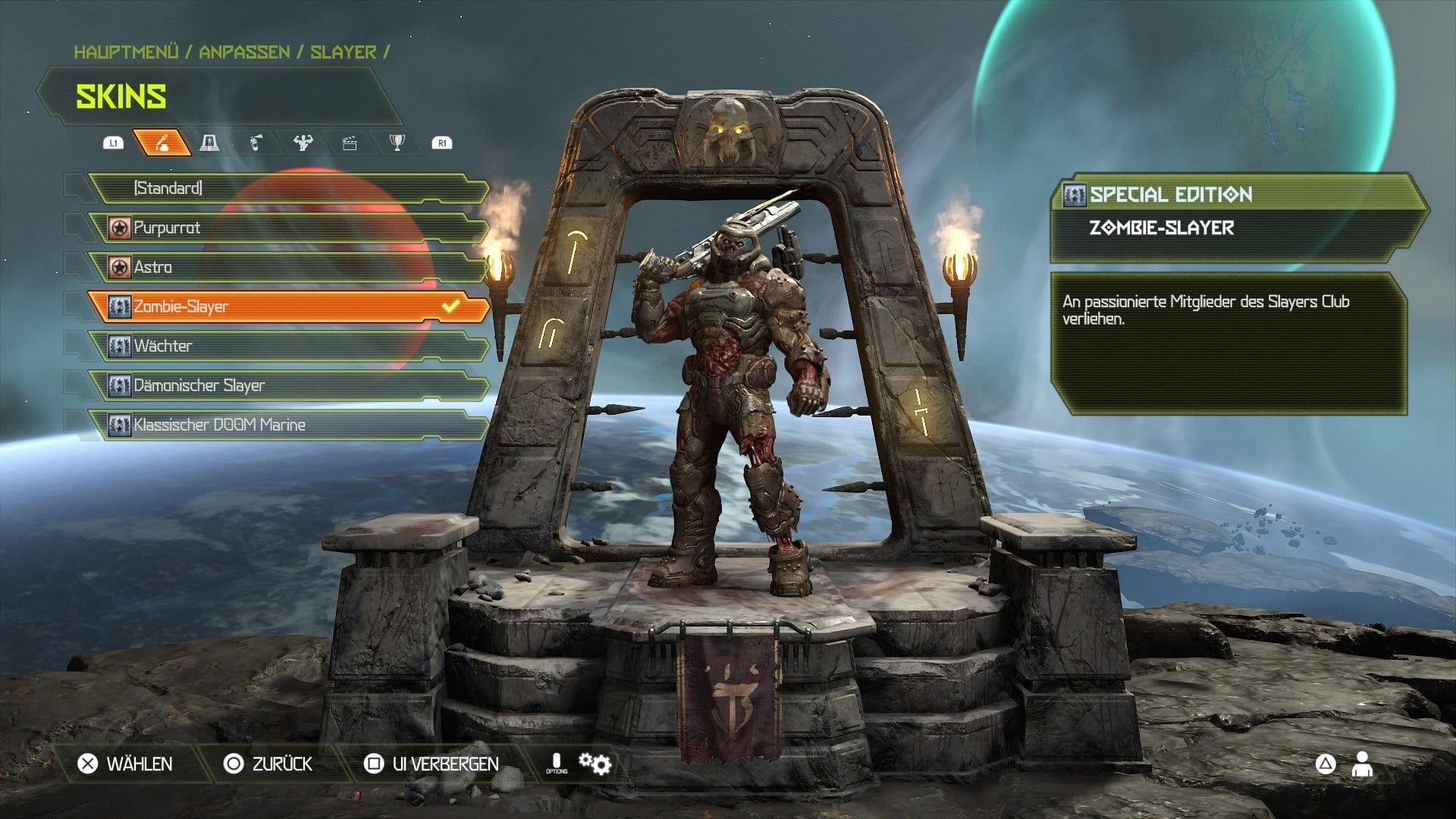The height and width of the screenshot is (819, 1456).
Task: Open the spray can tab
Action: 256,143
